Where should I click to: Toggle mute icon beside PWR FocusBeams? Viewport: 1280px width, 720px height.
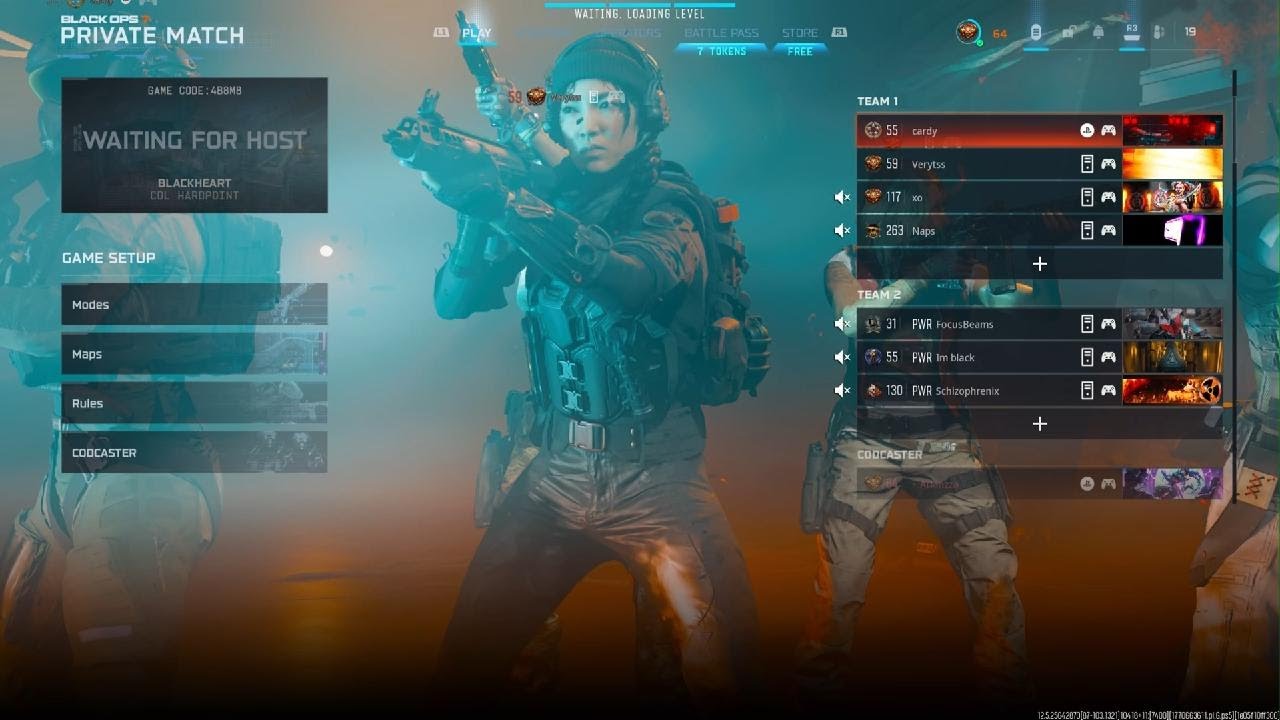[842, 324]
